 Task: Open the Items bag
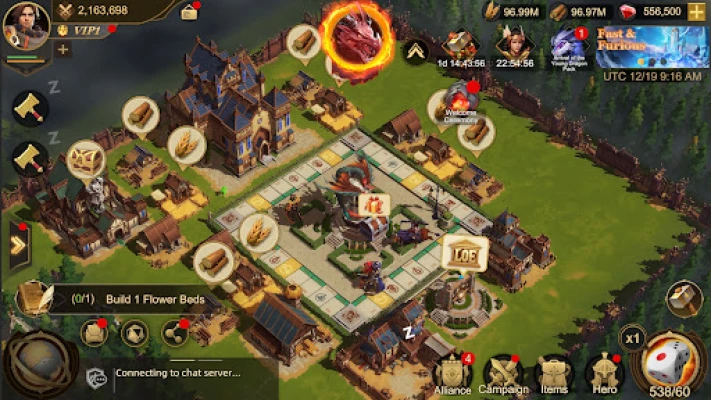551,375
